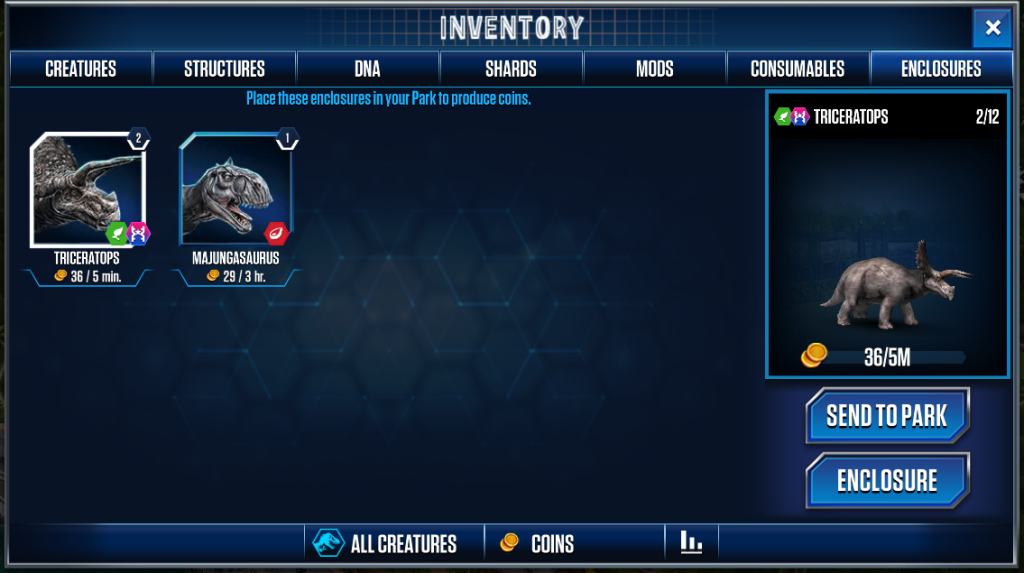Viewport: 1024px width, 573px height.
Task: Open the Structures tab
Action: 224,69
